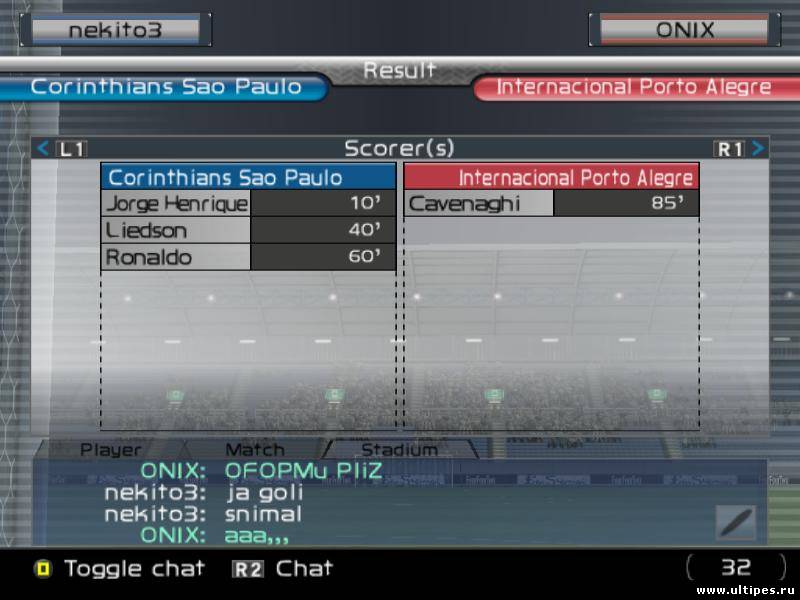The height and width of the screenshot is (600, 800).
Task: Select the nekito3 player name box
Action: click(x=115, y=29)
